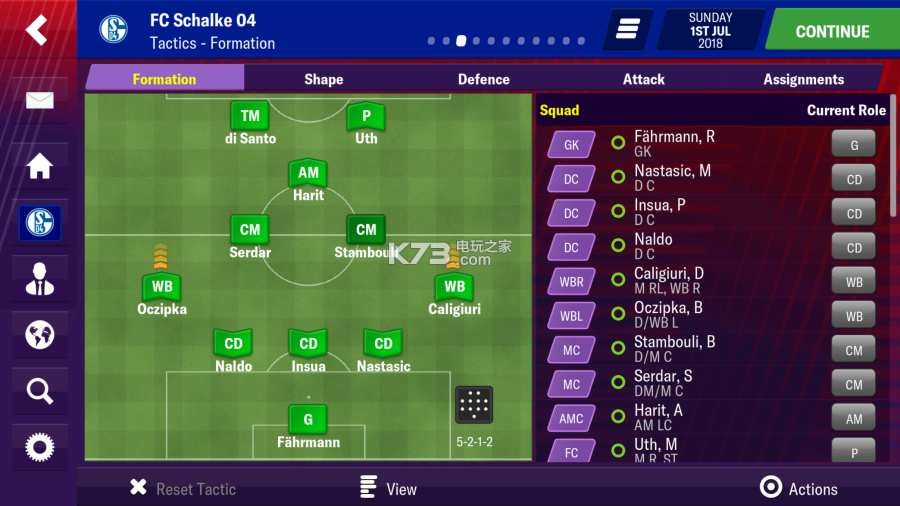Go to the home screen icon
Viewport: 900px width, 506px height.
point(39,166)
